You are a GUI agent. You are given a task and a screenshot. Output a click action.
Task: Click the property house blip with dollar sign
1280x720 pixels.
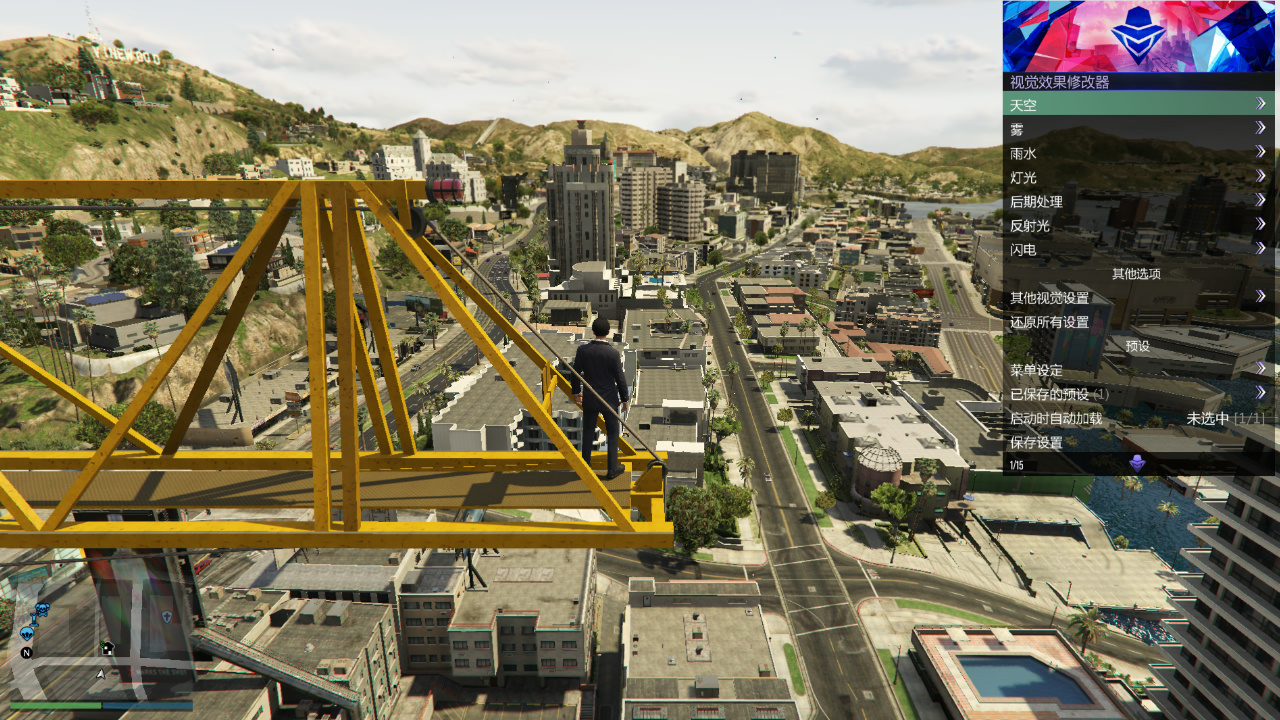tap(108, 649)
